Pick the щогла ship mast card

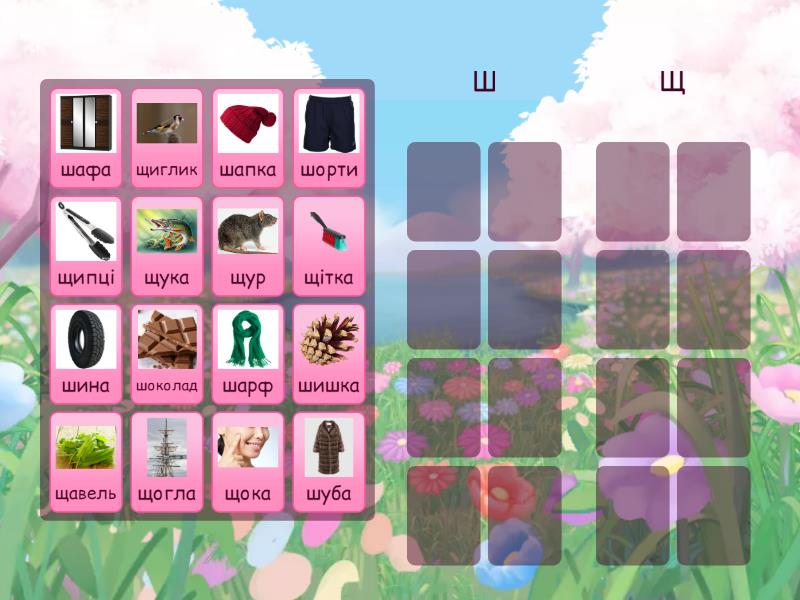(167, 462)
